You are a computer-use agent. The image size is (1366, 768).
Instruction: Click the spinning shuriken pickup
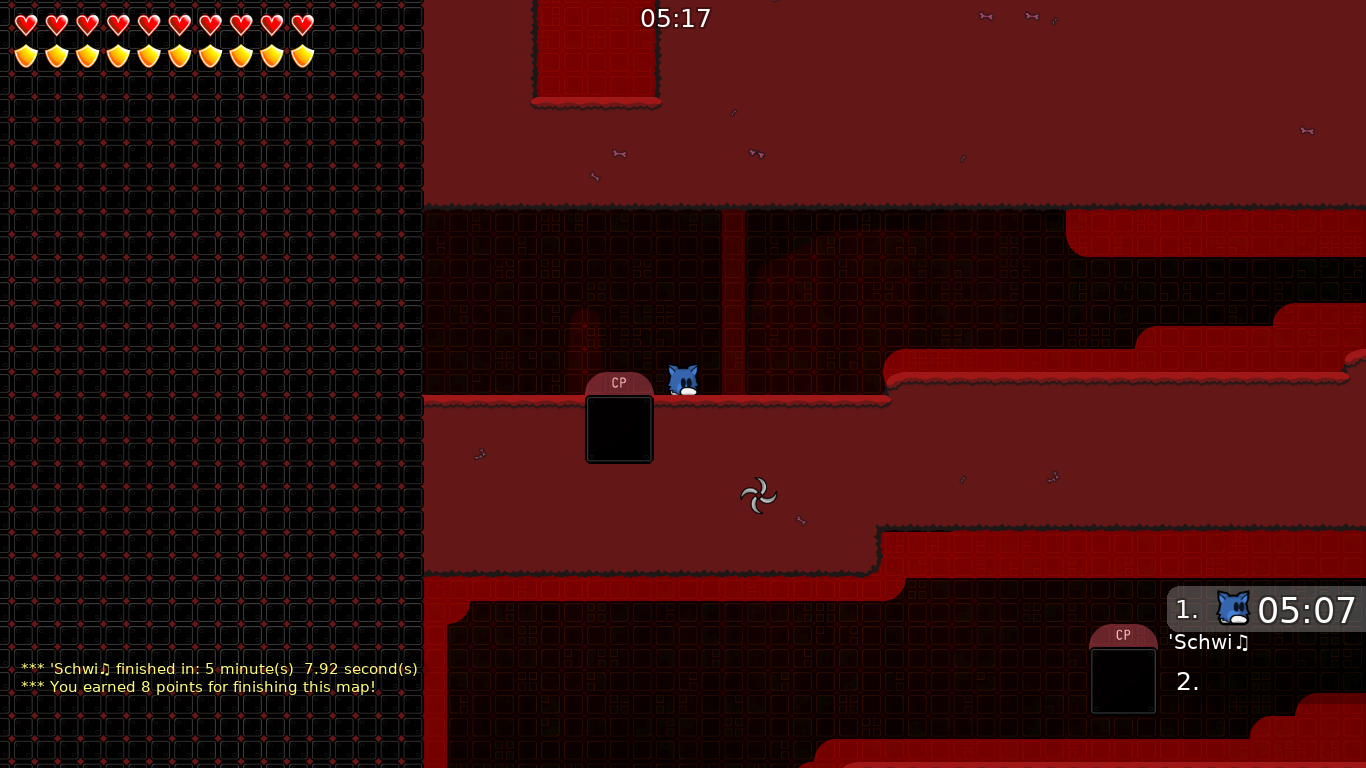point(758,496)
